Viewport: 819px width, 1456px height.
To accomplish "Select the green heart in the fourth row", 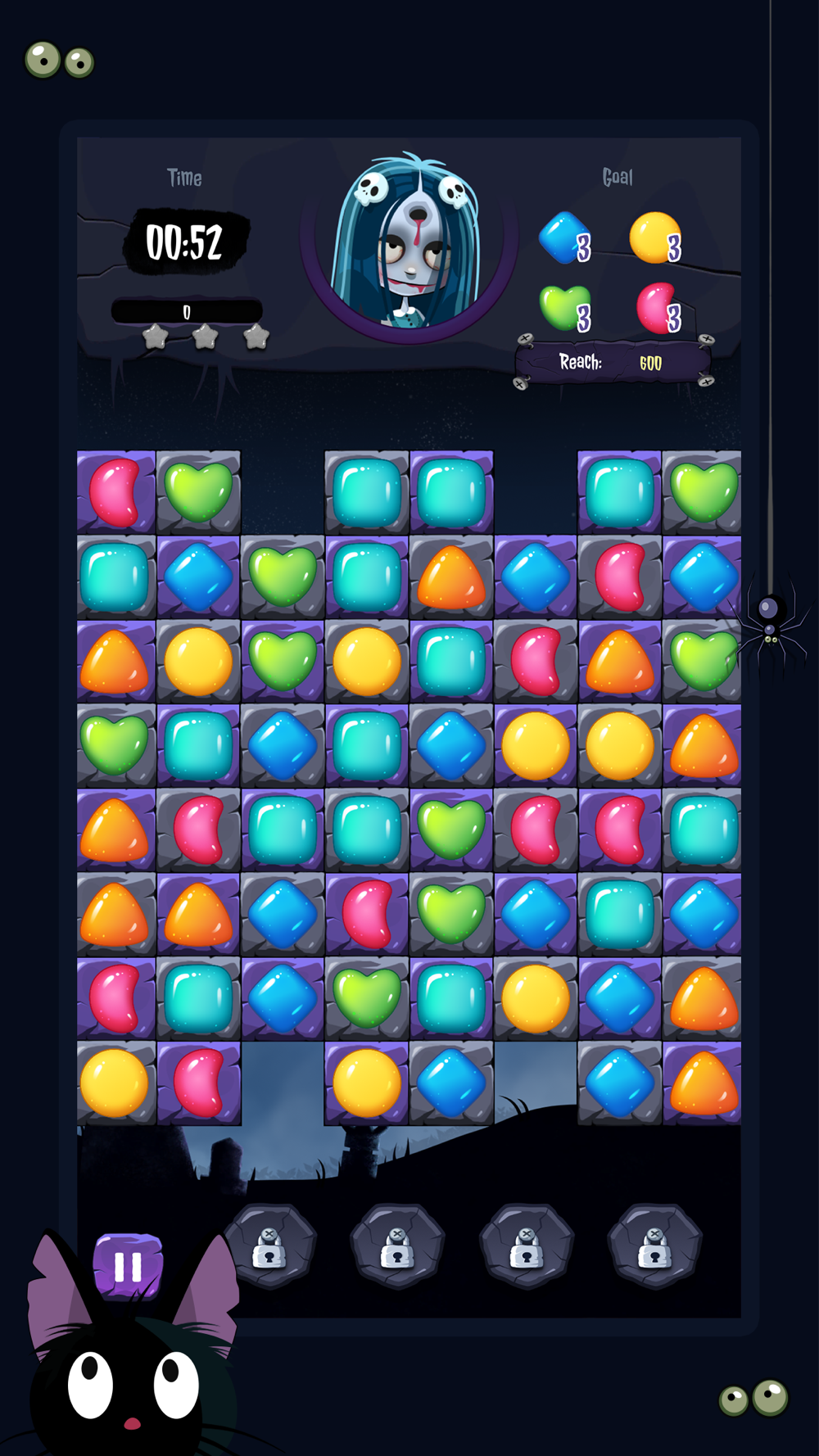I will click(x=115, y=746).
